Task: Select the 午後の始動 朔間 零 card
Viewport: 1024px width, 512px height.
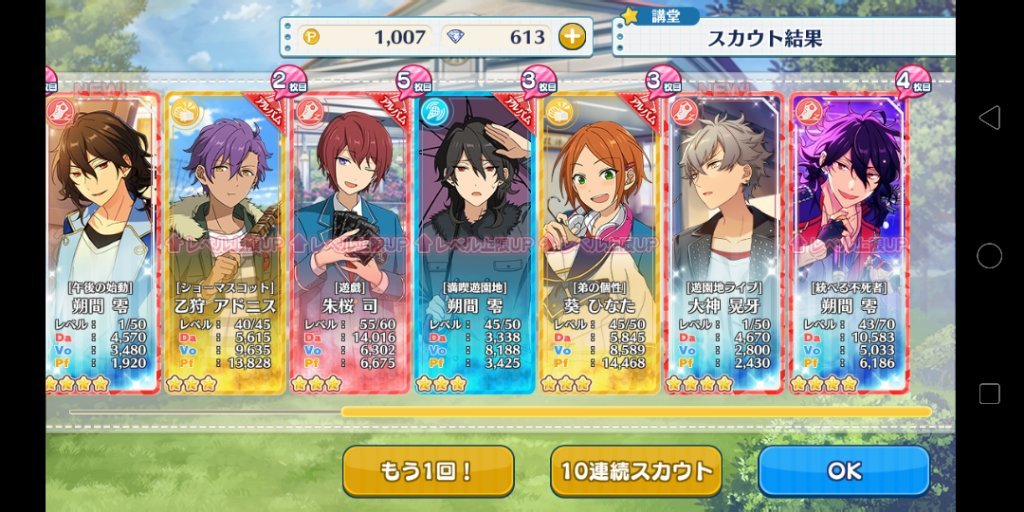Action: 100,240
